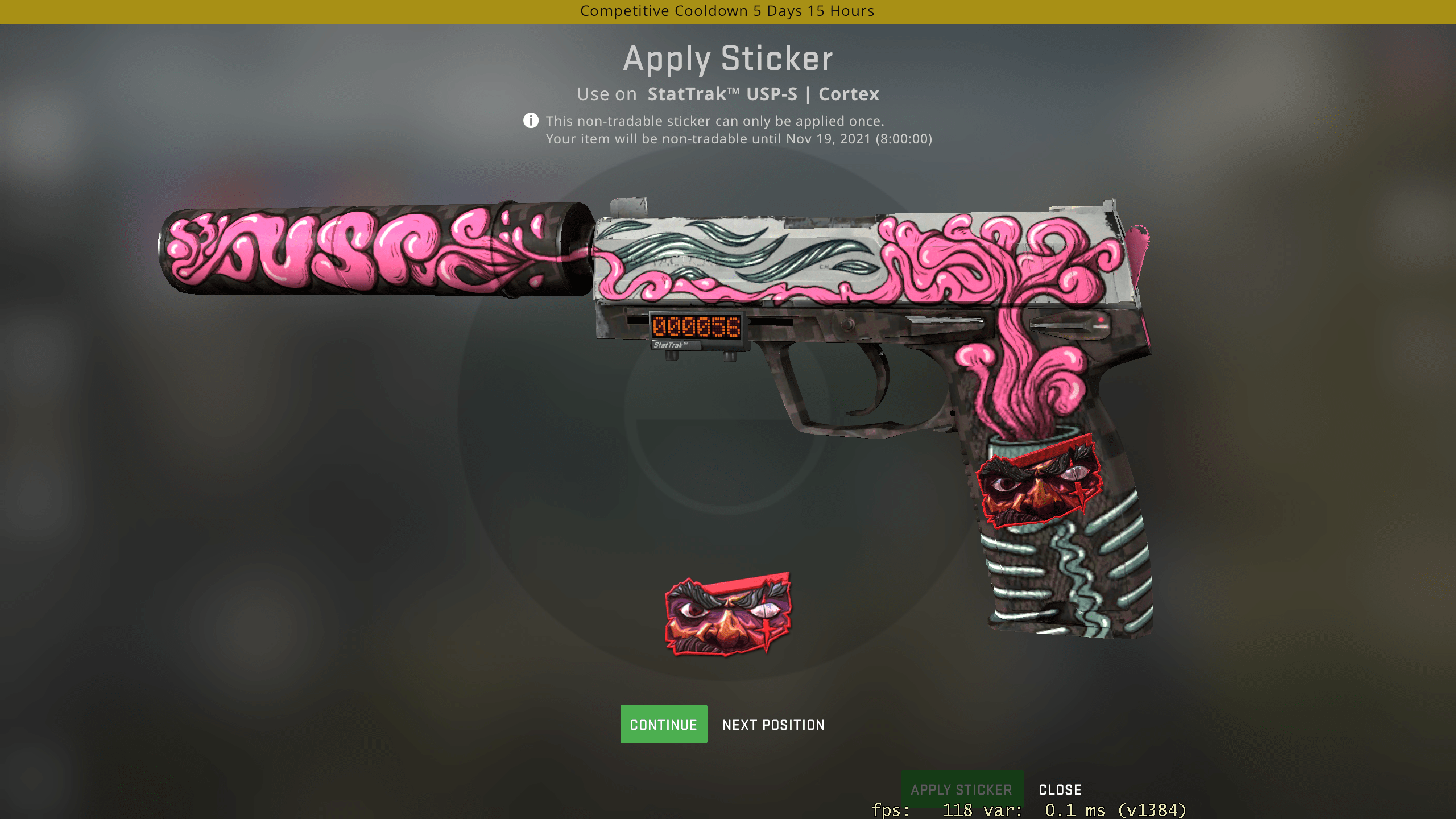Click the Apply Sticker heading
This screenshot has height=819, width=1456.
727,57
